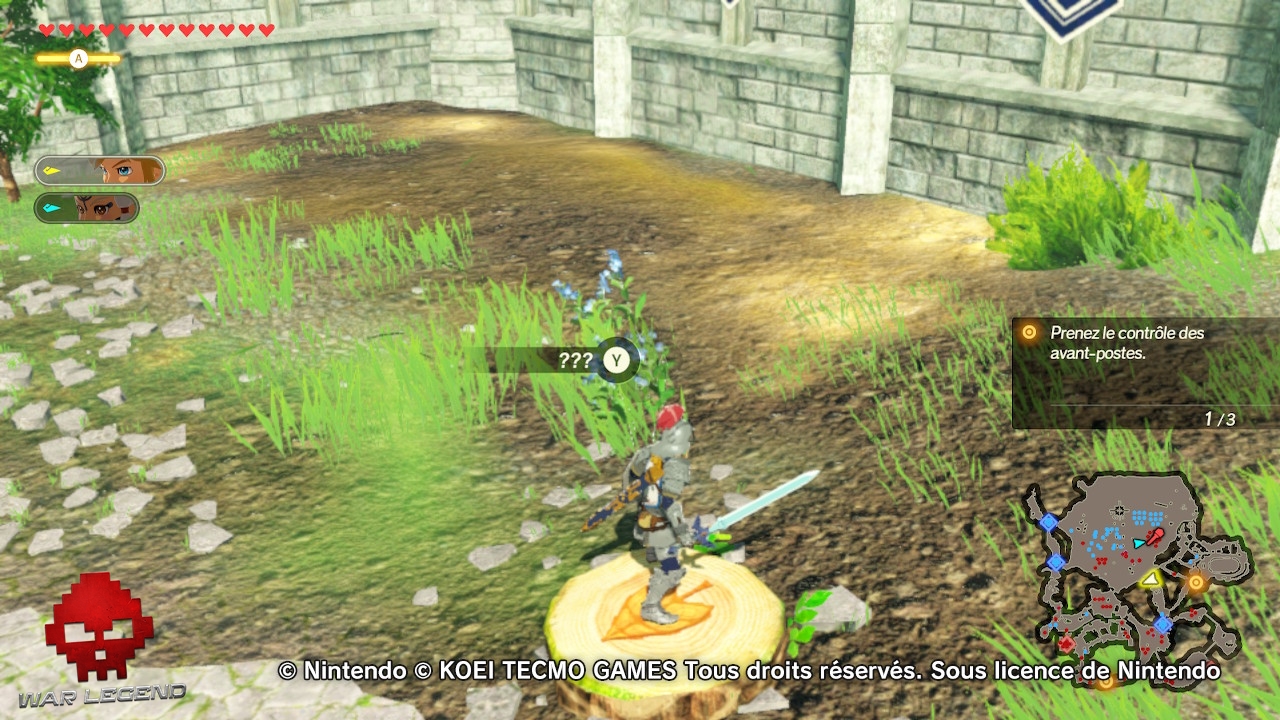The width and height of the screenshot is (1280, 720).
Task: Click the yellow marker flag on Link's portrait
Action: coord(53,169)
